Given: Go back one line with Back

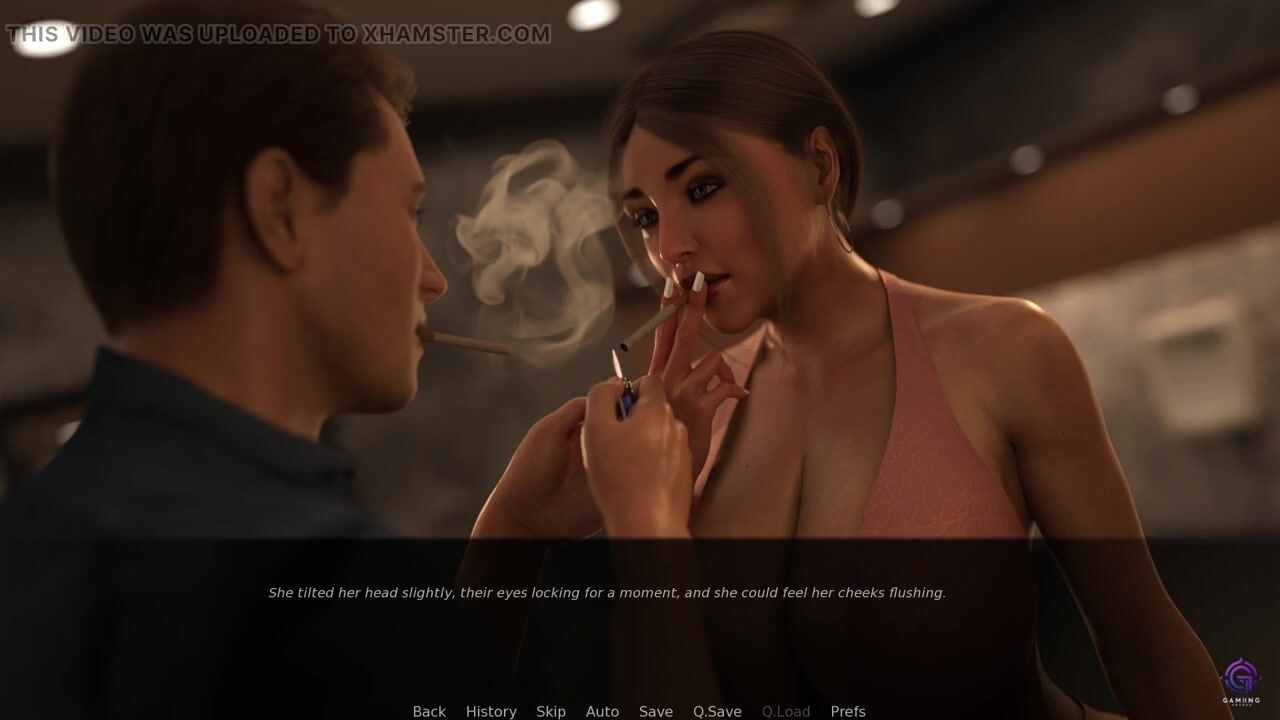Looking at the screenshot, I should (x=429, y=711).
